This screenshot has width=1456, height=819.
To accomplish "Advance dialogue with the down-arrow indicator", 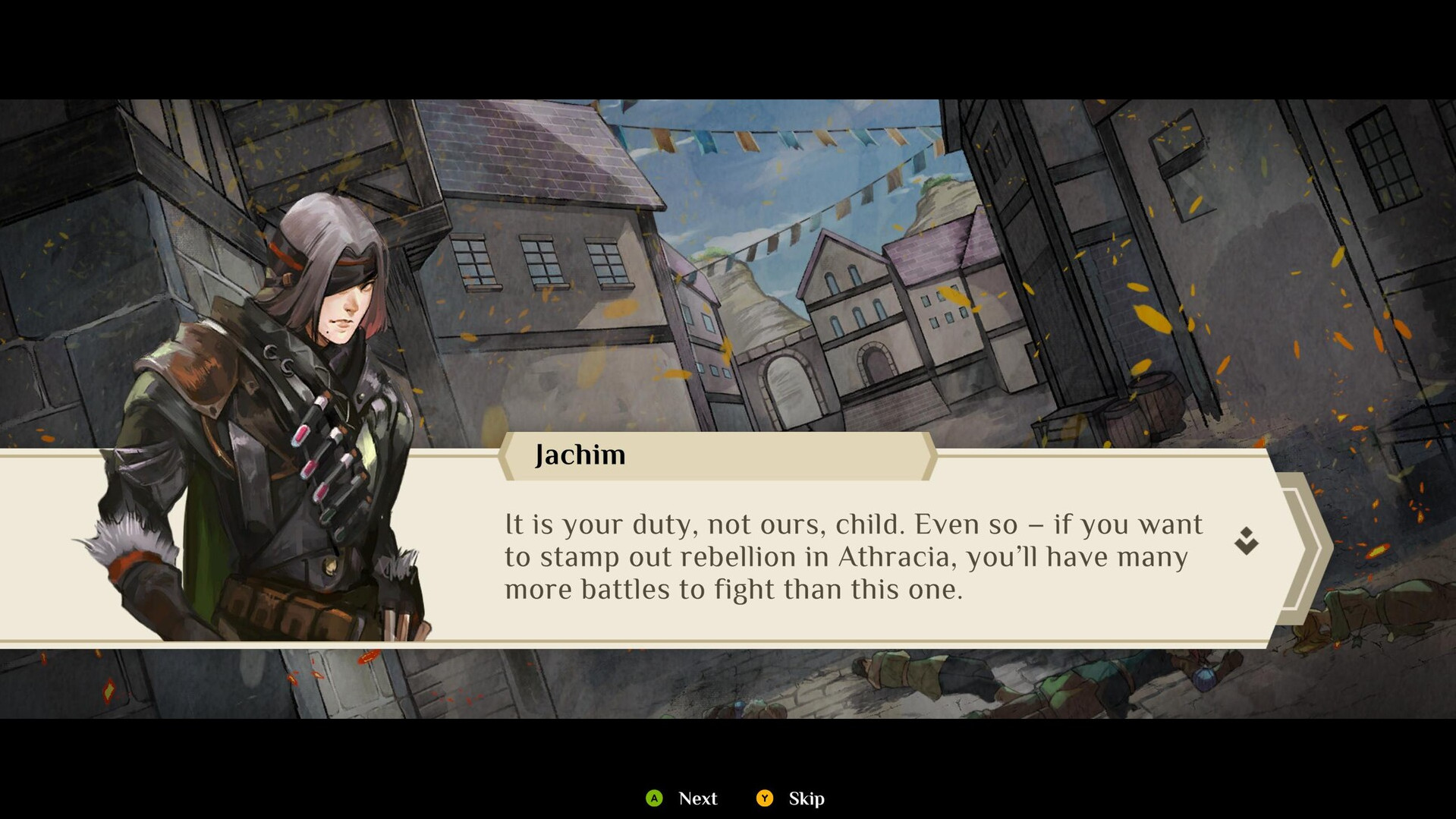I will 1246,541.
